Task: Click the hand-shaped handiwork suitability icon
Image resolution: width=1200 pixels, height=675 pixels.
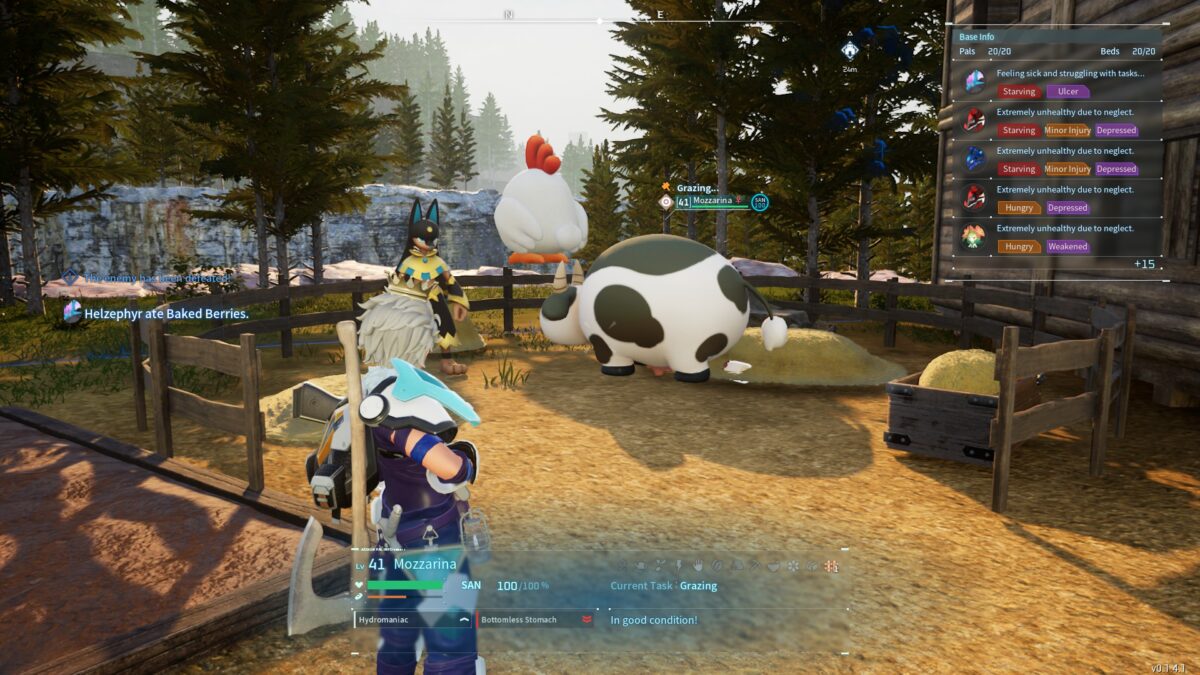Action: click(697, 566)
